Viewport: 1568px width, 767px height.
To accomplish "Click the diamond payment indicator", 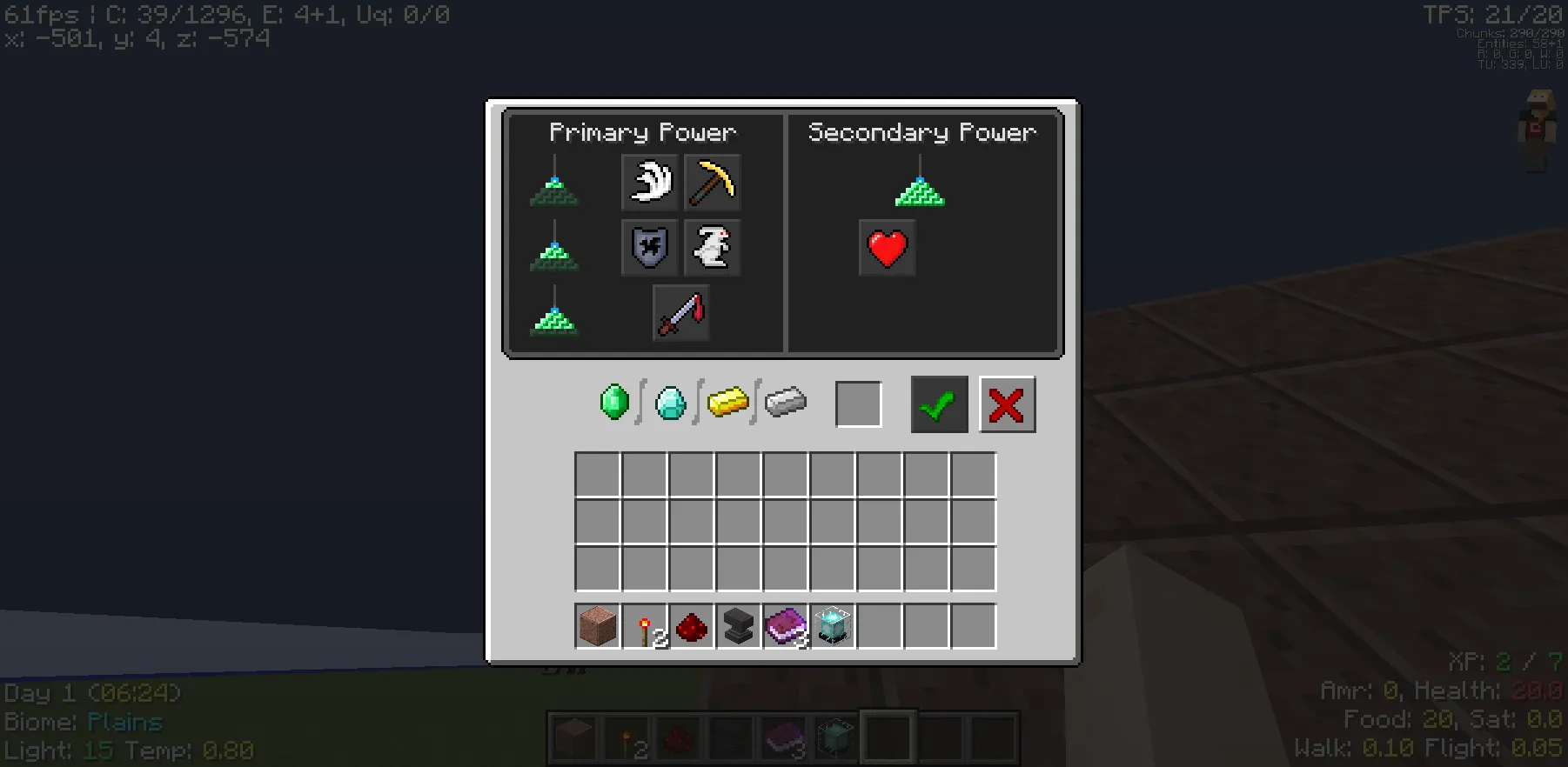I will point(670,403).
